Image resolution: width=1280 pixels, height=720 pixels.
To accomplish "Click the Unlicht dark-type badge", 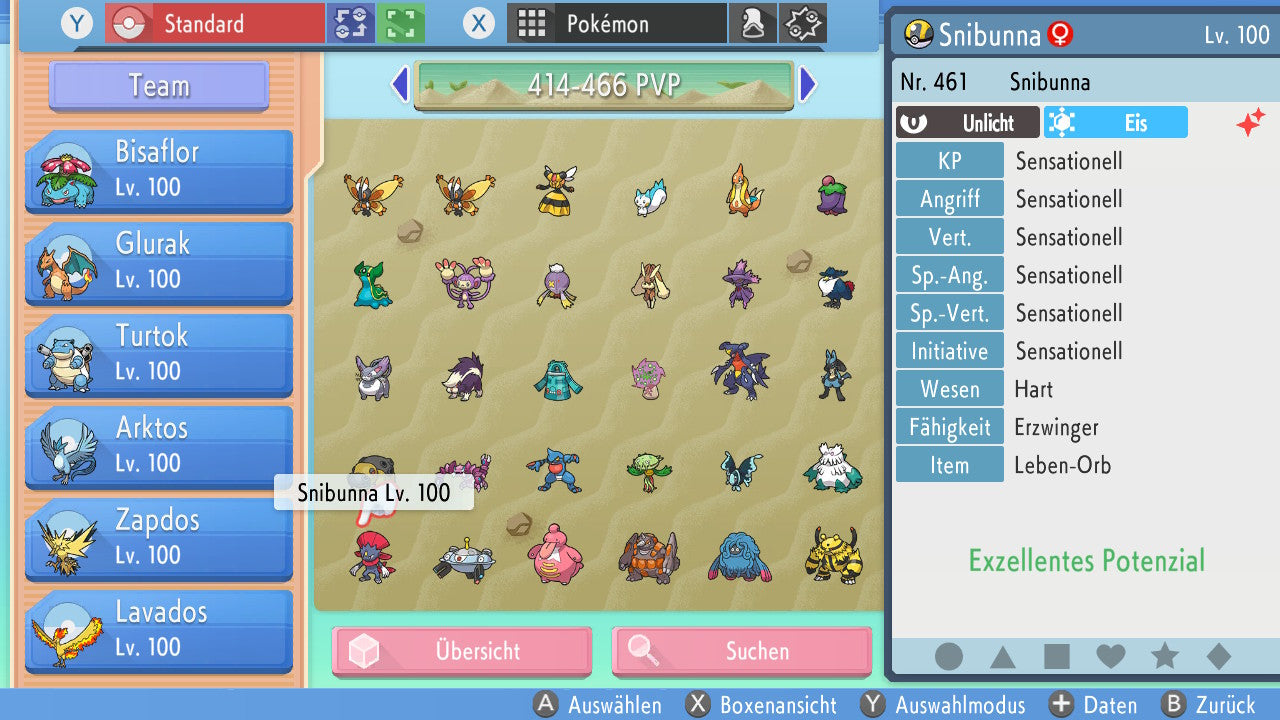I will (x=967, y=122).
